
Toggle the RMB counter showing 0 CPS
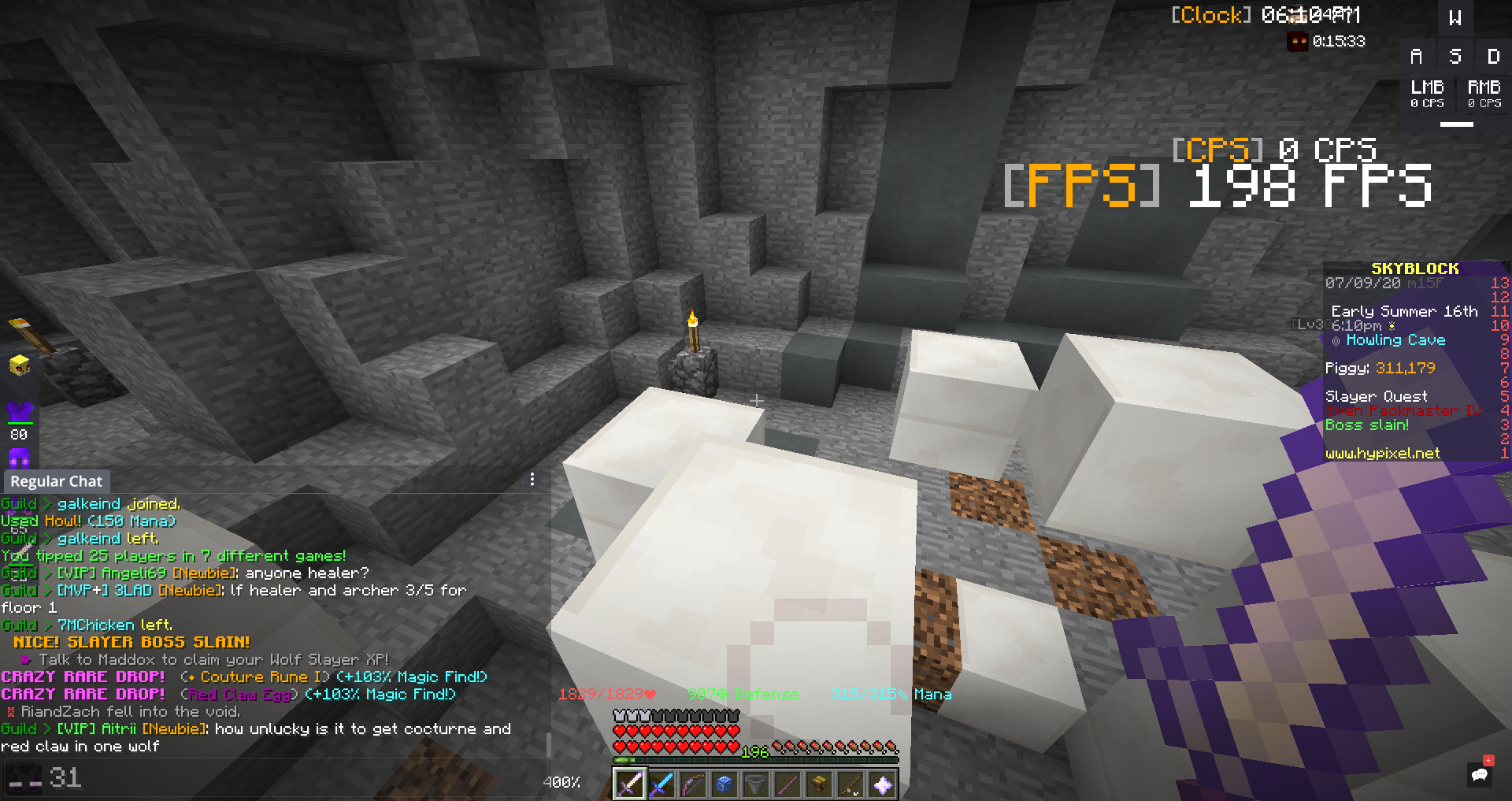pyautogui.click(x=1484, y=92)
